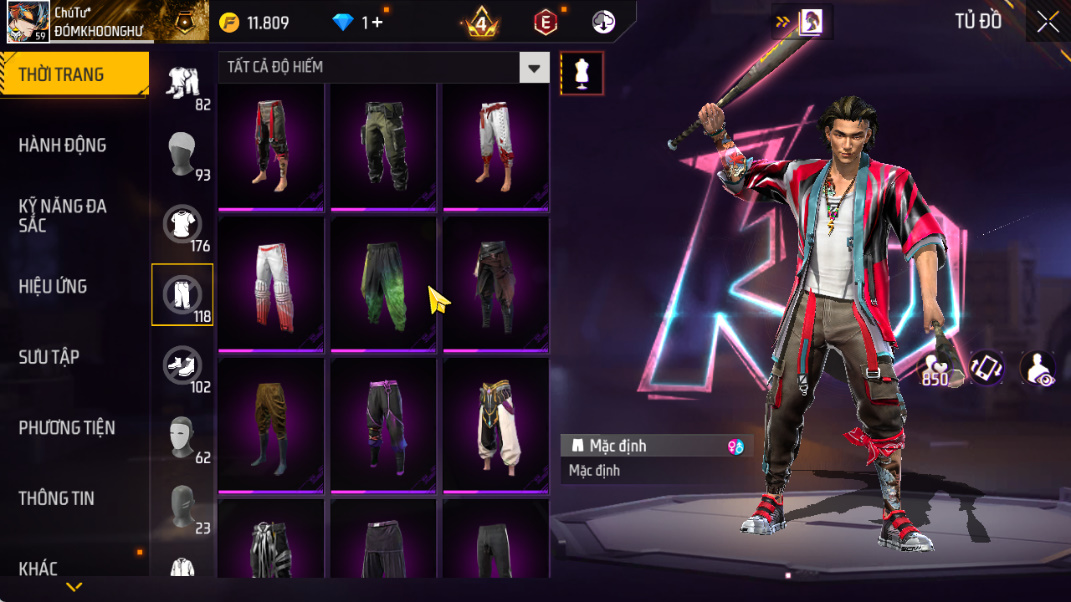Open the Kỹ Năng Đa Sắc tab

coord(62,215)
